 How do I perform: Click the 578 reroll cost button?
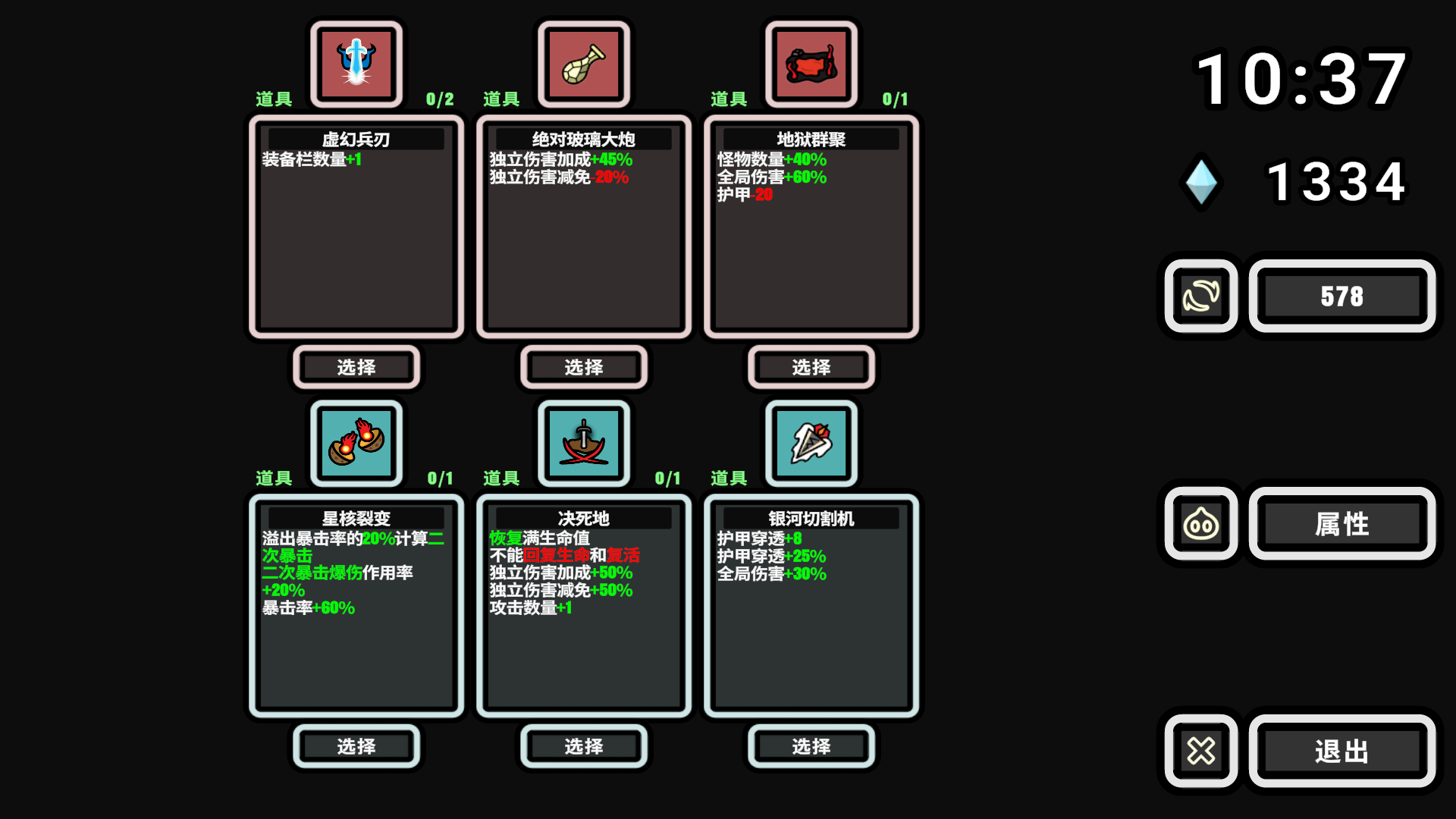click(x=1341, y=296)
